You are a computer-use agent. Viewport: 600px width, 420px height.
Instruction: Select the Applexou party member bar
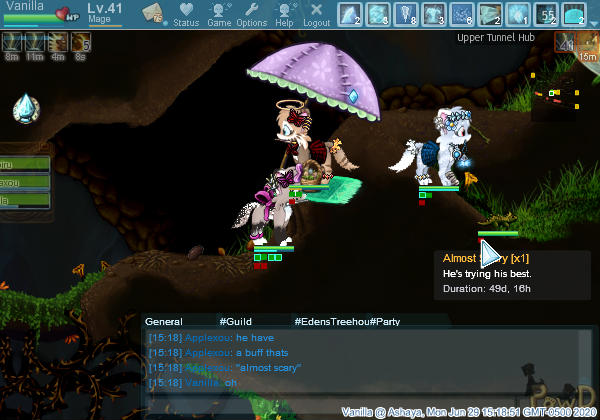[x=24, y=183]
